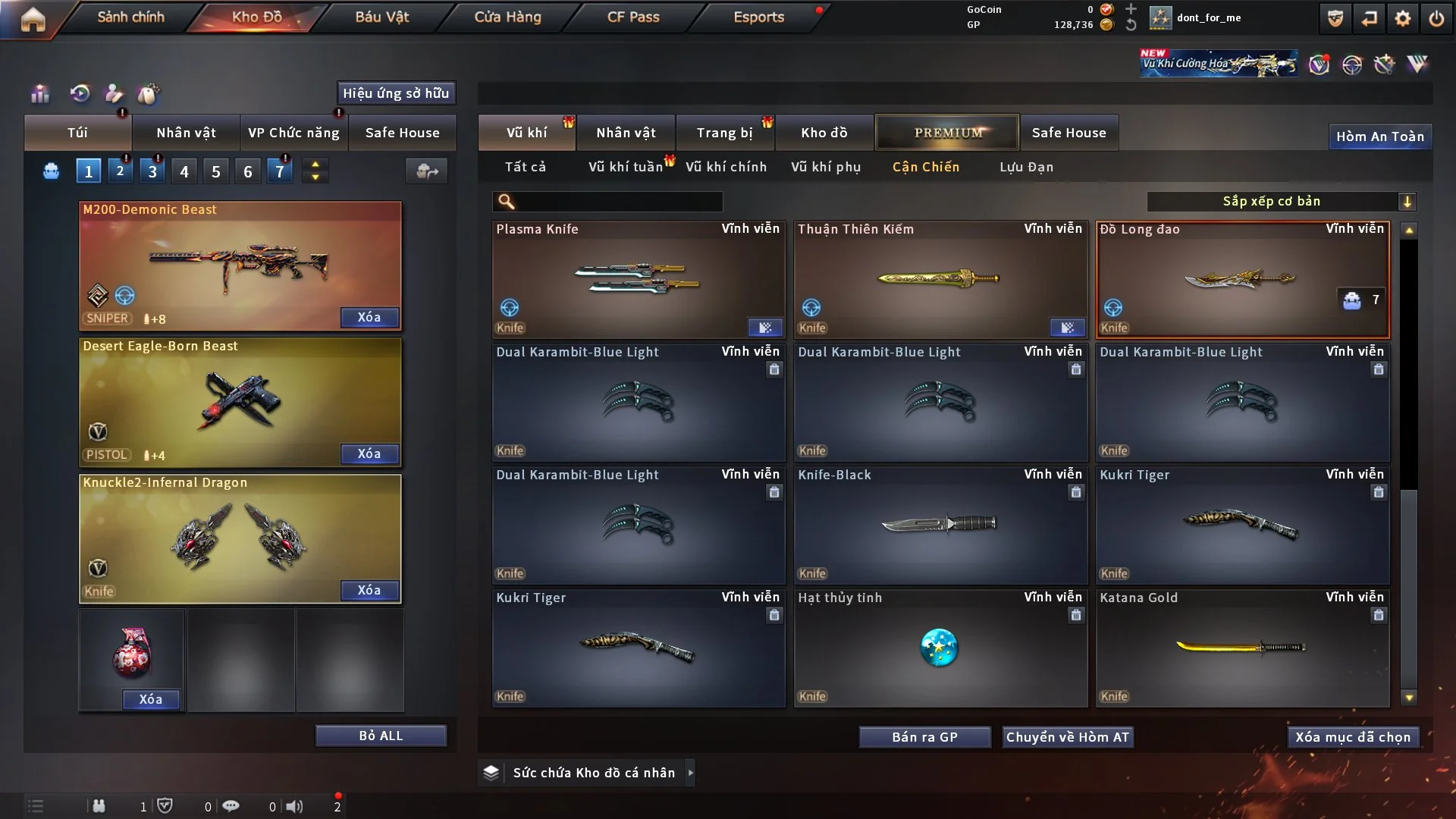1456x819 pixels.
Task: Sell selected item with Bán ra GP
Action: click(924, 737)
